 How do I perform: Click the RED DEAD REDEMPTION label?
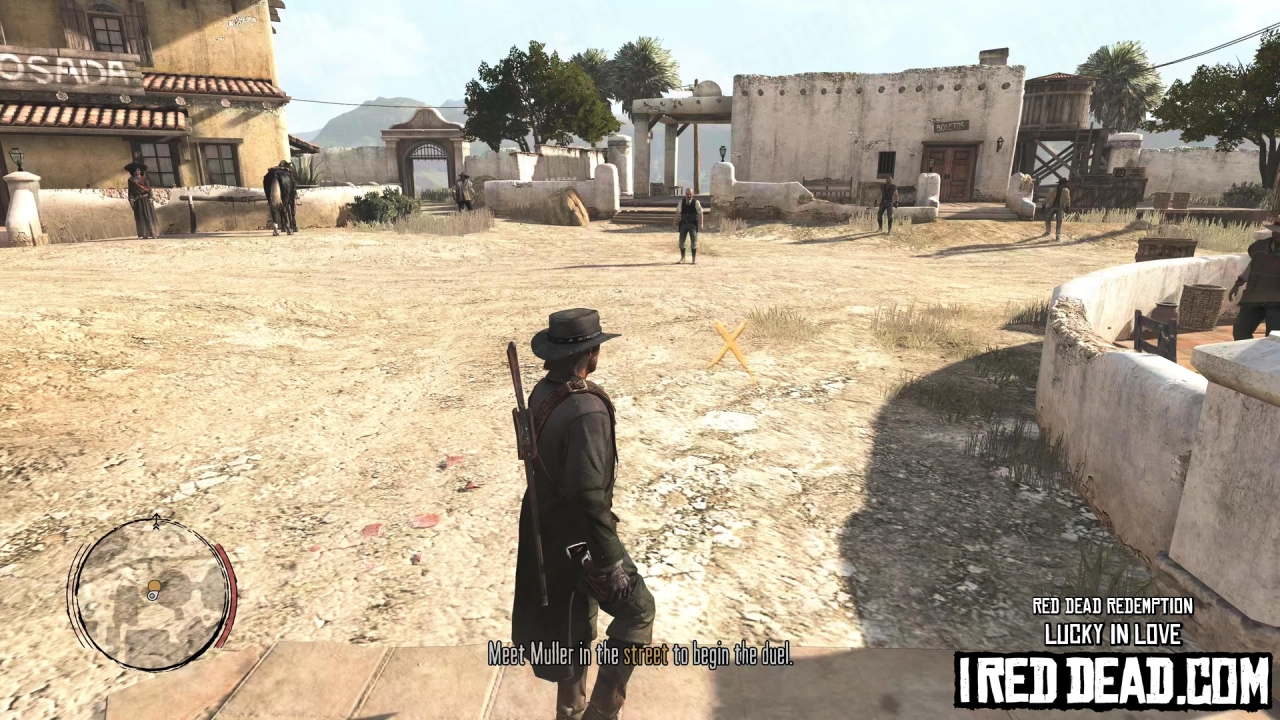[x=1111, y=606]
